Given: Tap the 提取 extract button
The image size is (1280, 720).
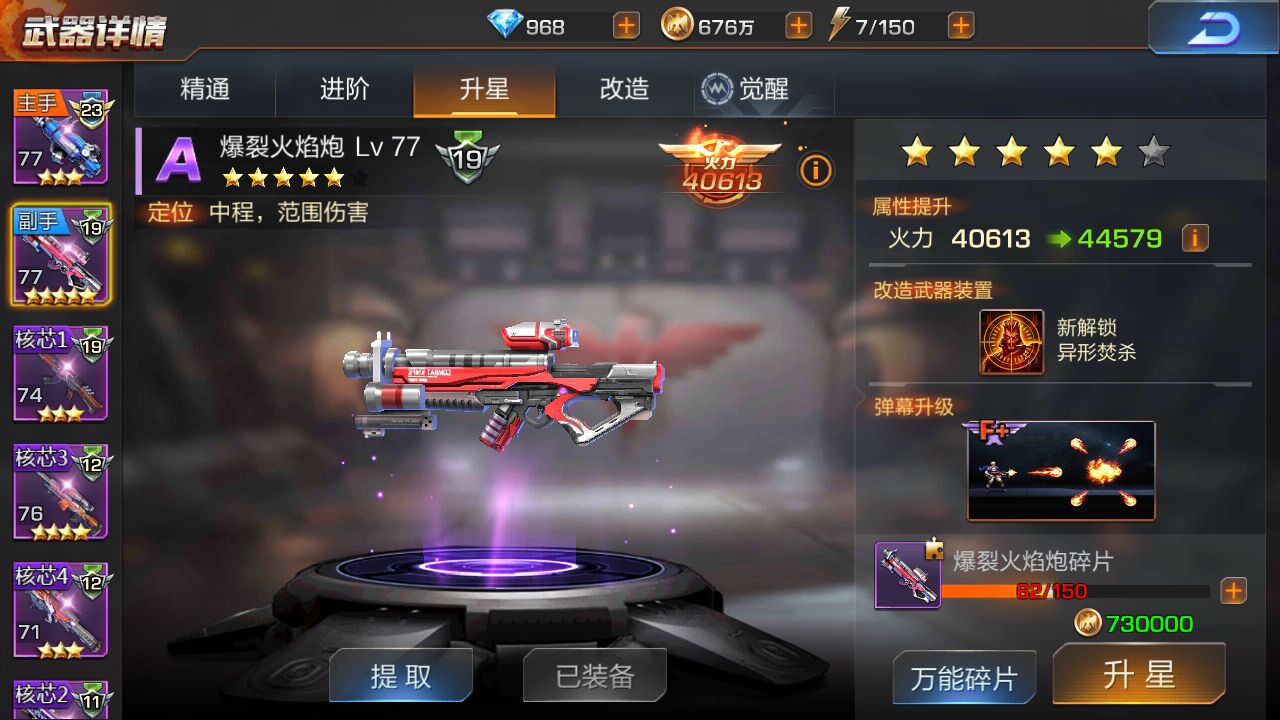Looking at the screenshot, I should click(400, 675).
